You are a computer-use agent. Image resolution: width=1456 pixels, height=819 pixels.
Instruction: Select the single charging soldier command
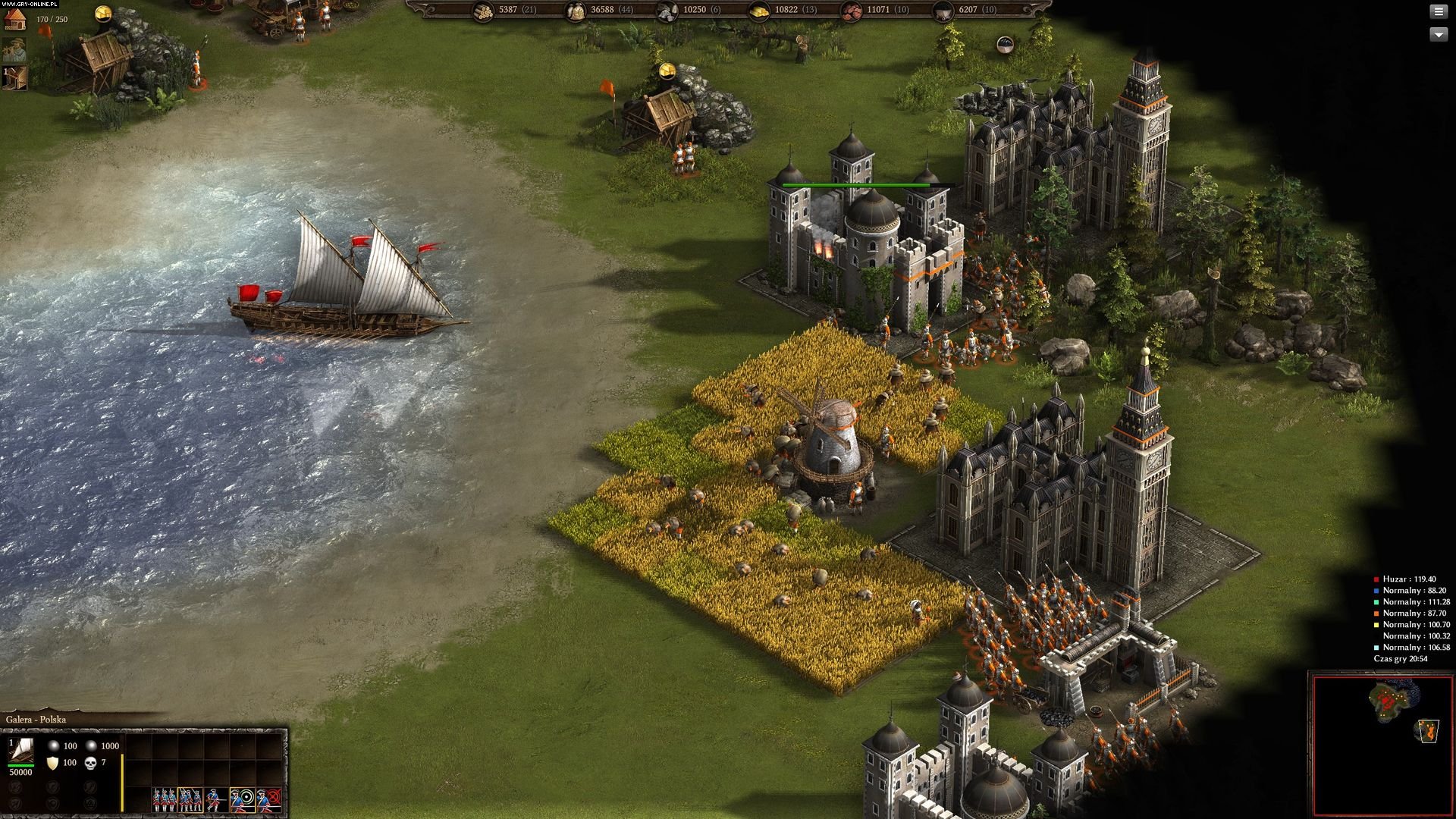[x=215, y=799]
